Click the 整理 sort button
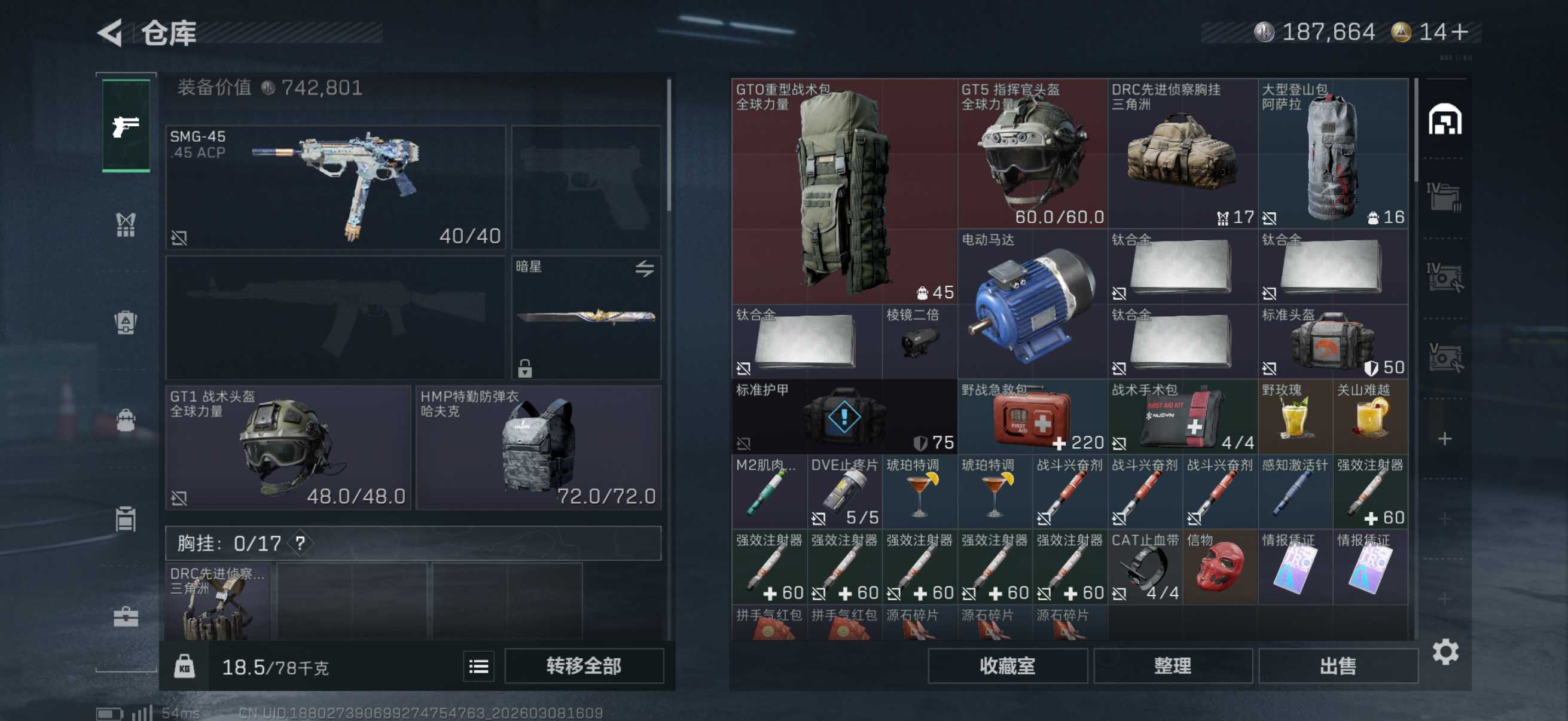 [x=1172, y=665]
